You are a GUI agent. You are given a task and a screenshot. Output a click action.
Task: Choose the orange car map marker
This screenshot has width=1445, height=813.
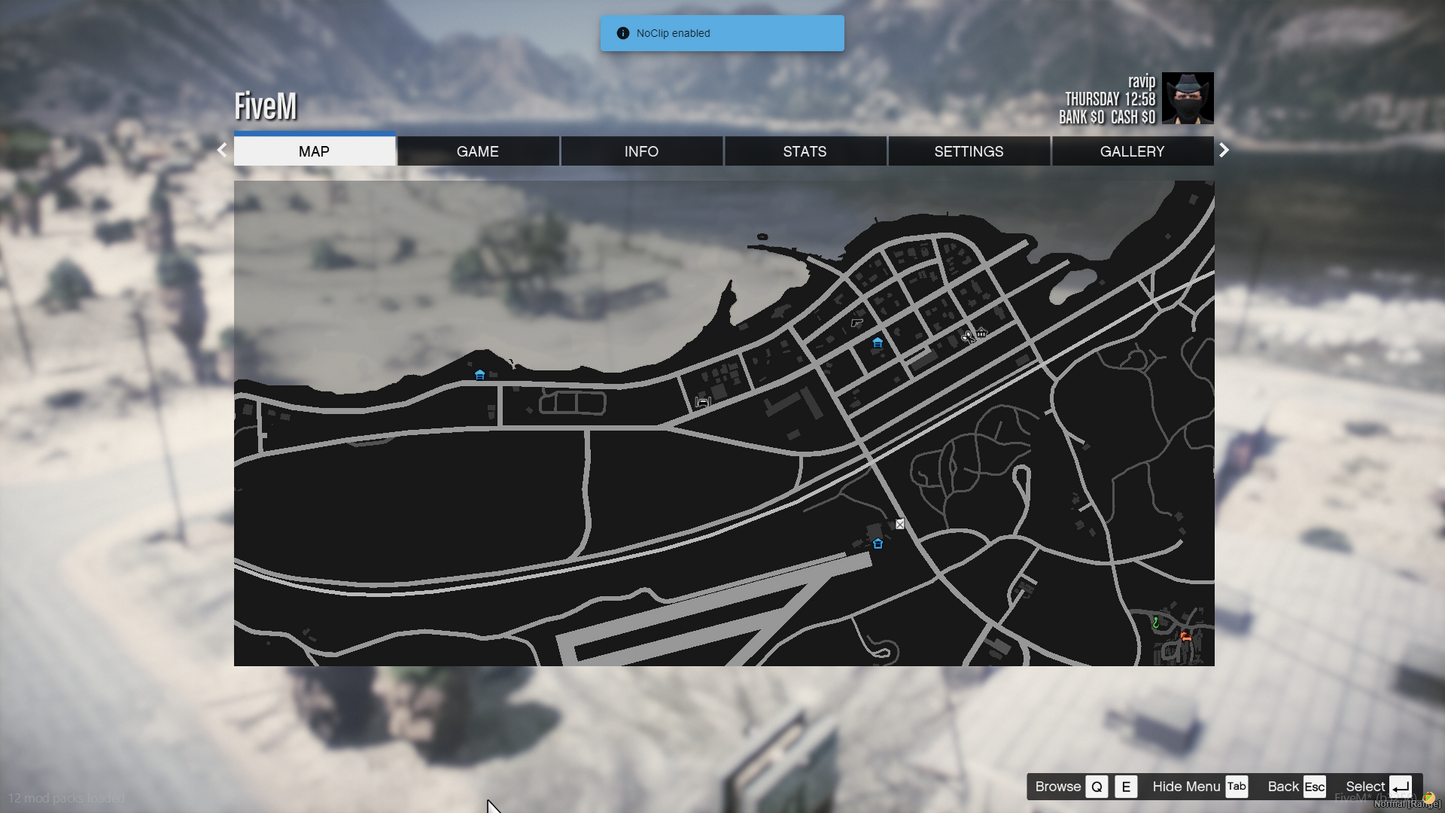coord(1186,636)
